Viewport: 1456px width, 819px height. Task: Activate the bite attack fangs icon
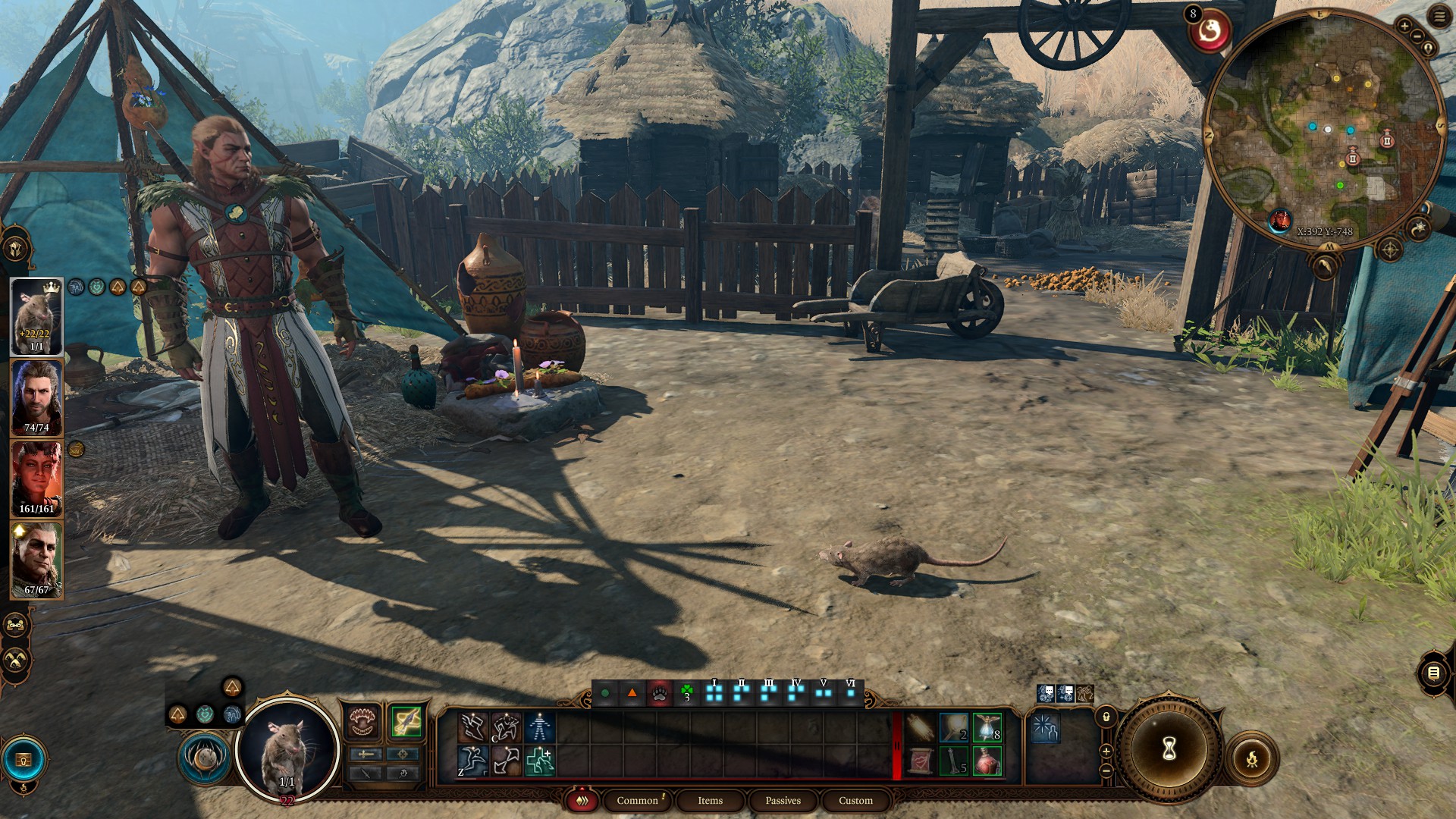363,722
